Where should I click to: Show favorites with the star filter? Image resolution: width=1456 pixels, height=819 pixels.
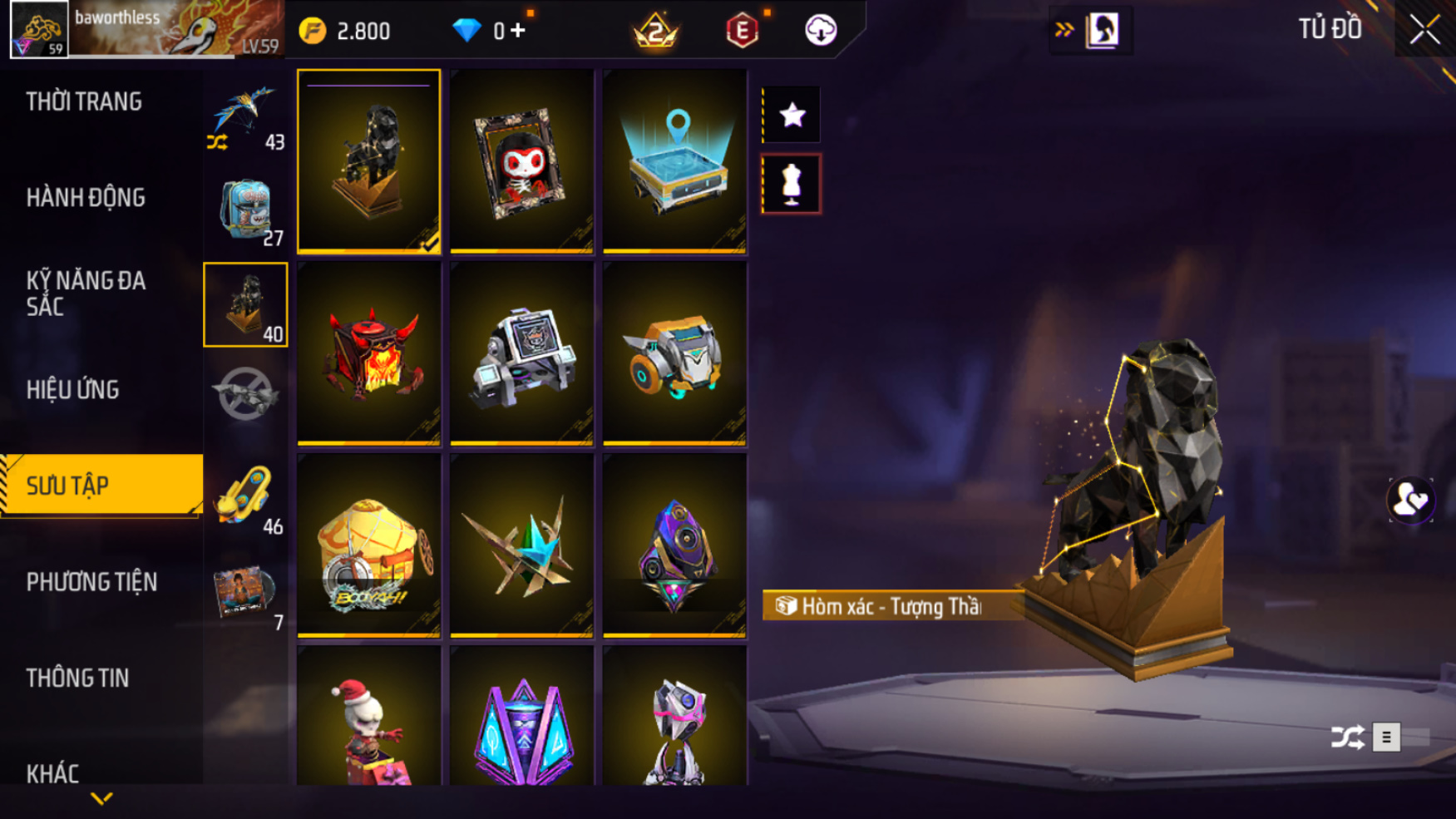[x=792, y=115]
